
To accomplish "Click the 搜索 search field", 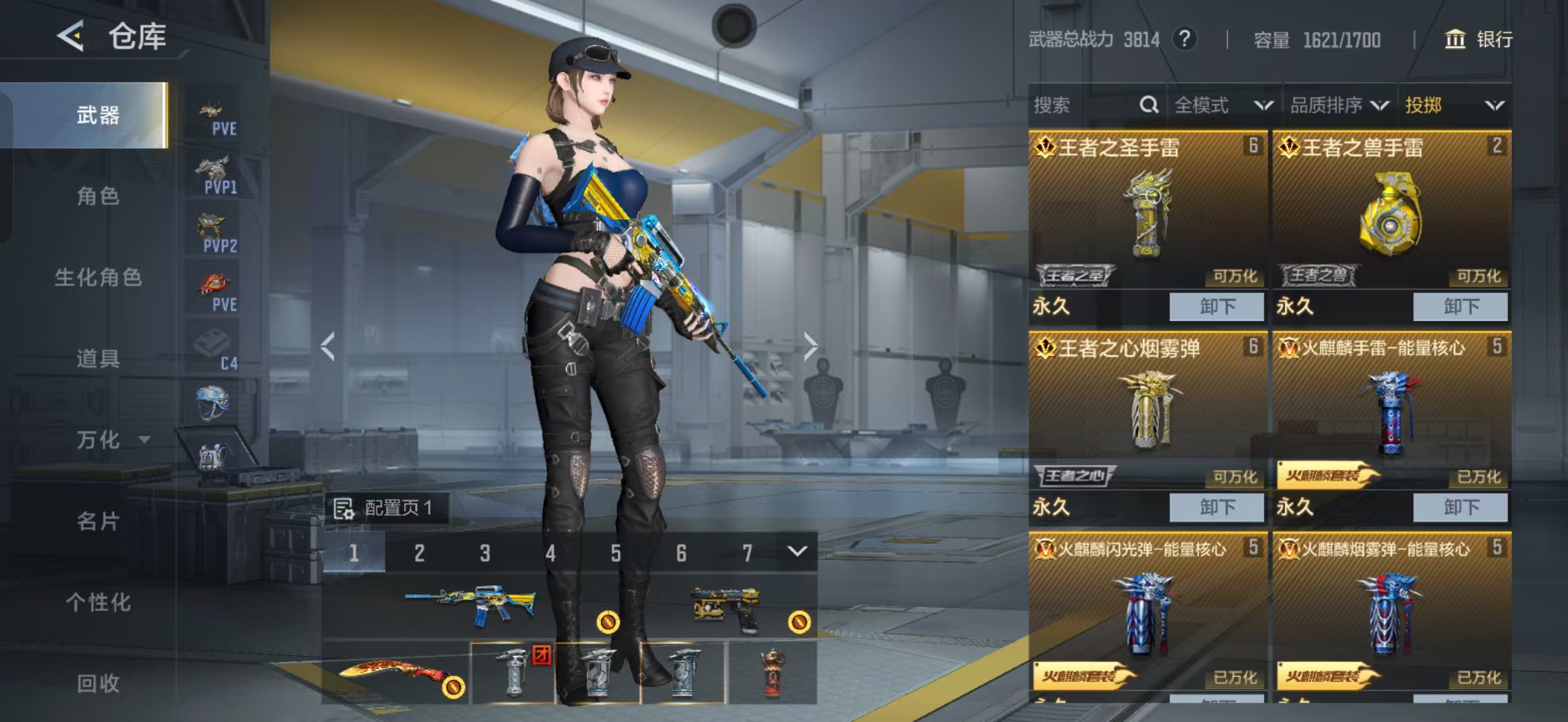I will [x=1083, y=105].
